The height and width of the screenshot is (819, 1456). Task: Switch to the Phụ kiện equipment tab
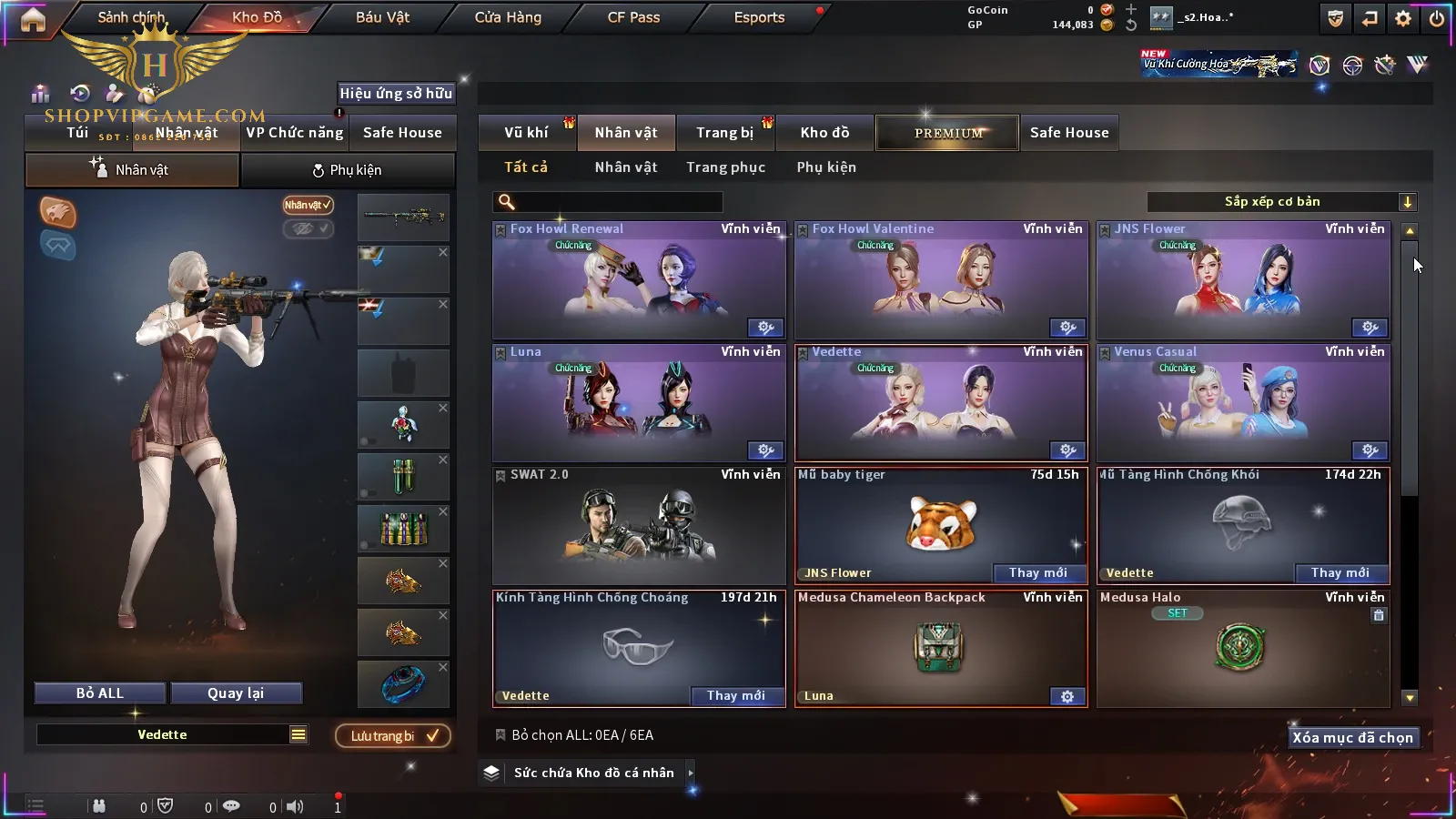pyautogui.click(x=347, y=170)
